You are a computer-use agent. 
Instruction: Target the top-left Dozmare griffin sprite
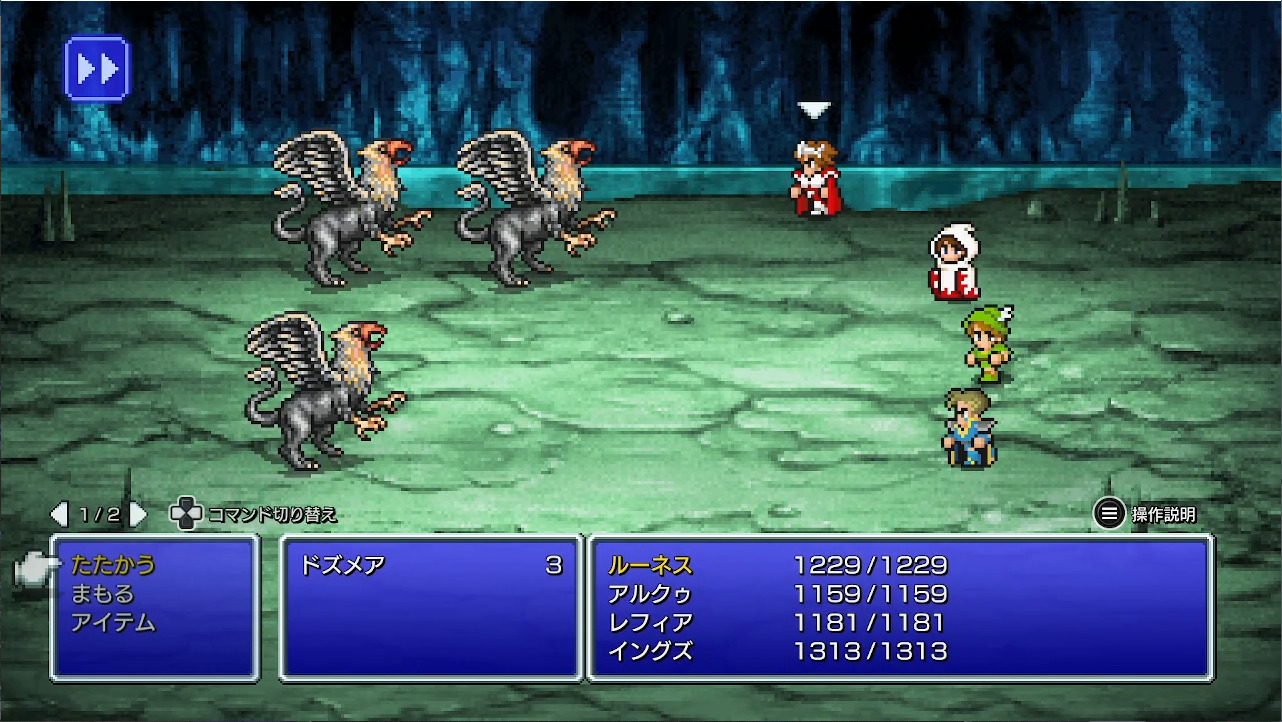pos(345,210)
